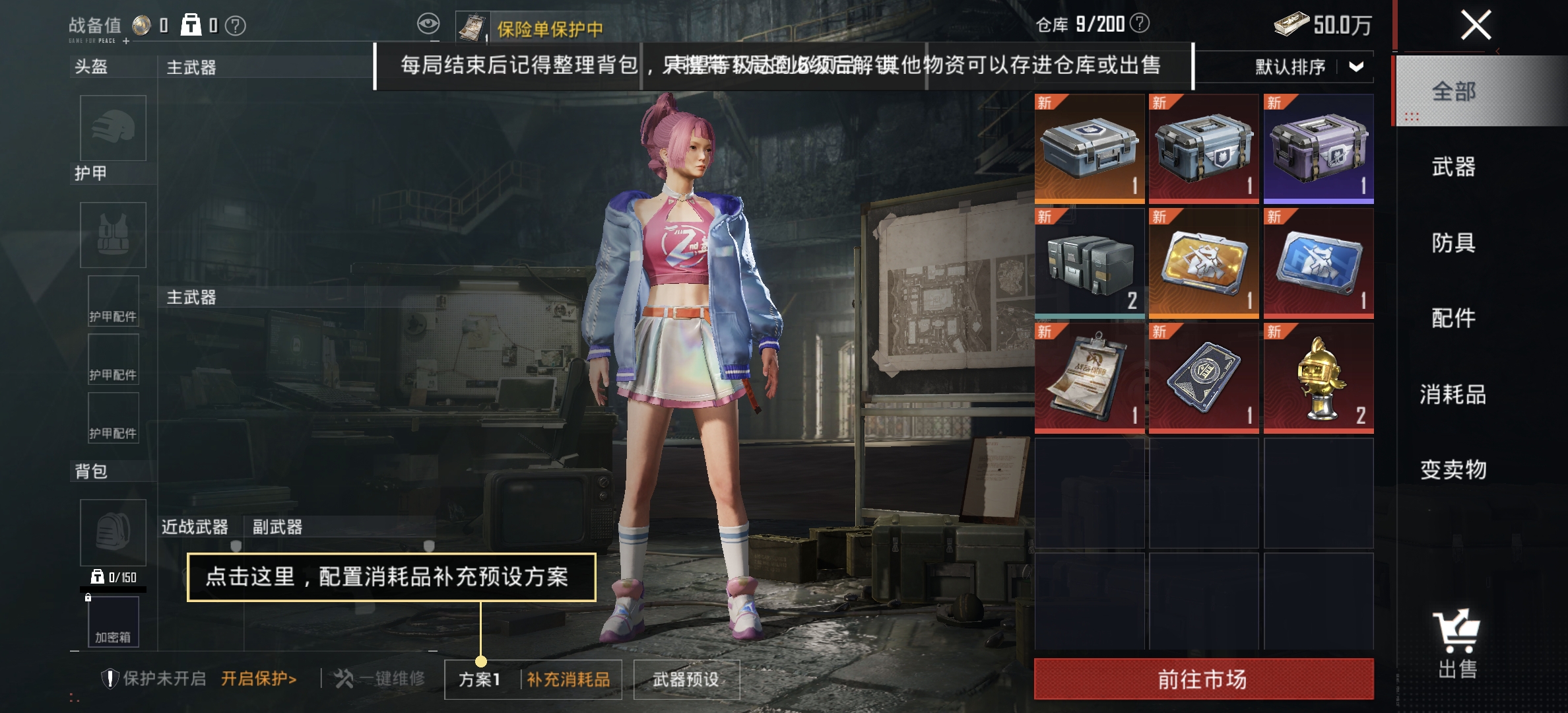
Task: Select the armor vest (护甲) slot
Action: tap(112, 234)
